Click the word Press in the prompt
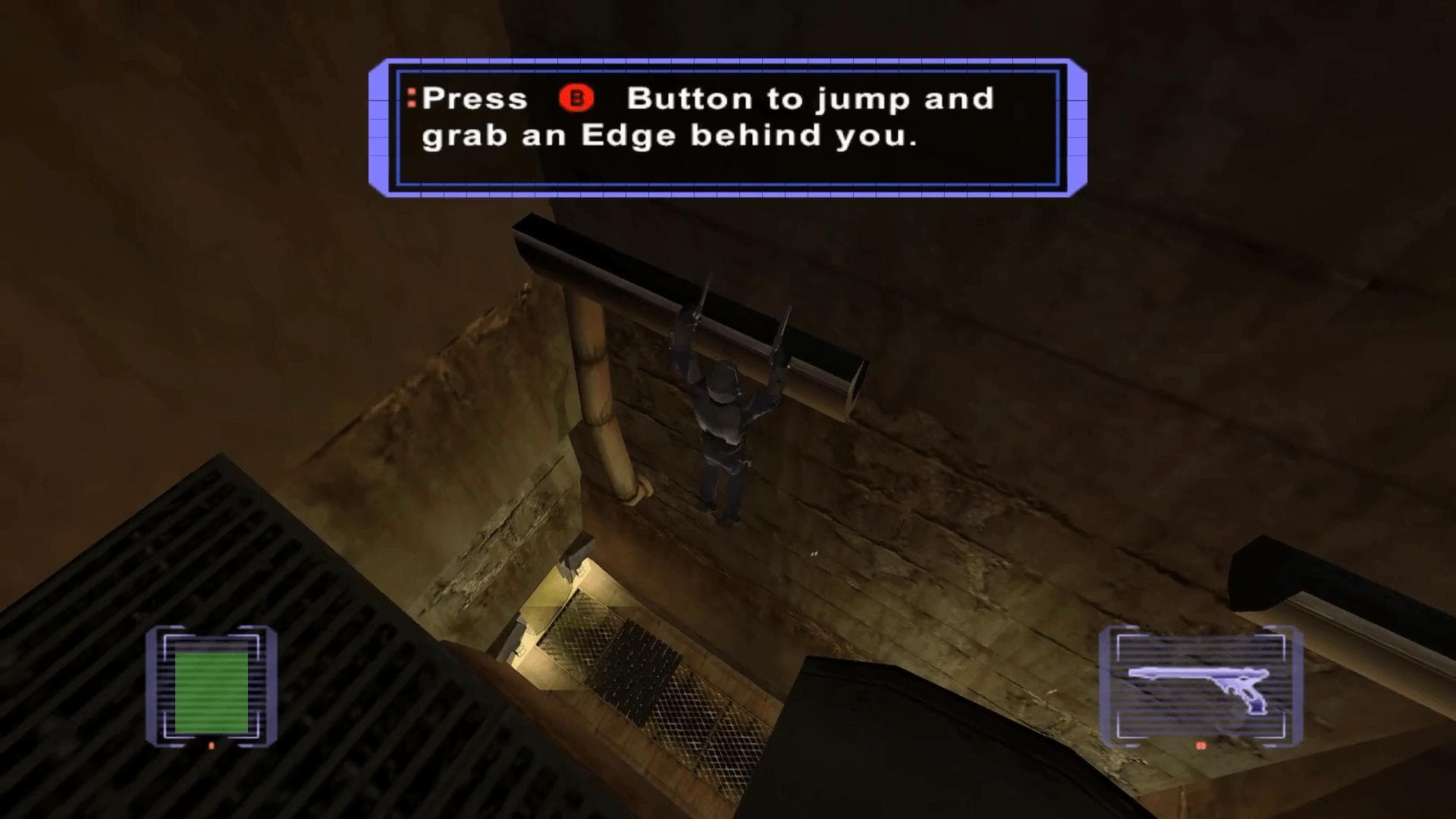Screen dimensions: 1456x819 point(474,98)
